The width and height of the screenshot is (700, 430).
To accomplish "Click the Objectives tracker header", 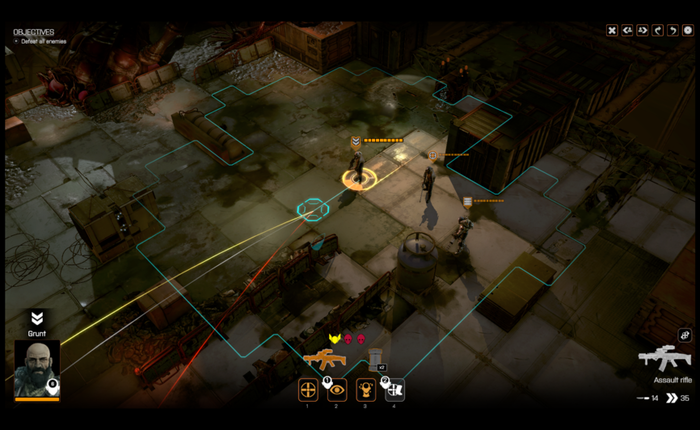I will pyautogui.click(x=34, y=32).
